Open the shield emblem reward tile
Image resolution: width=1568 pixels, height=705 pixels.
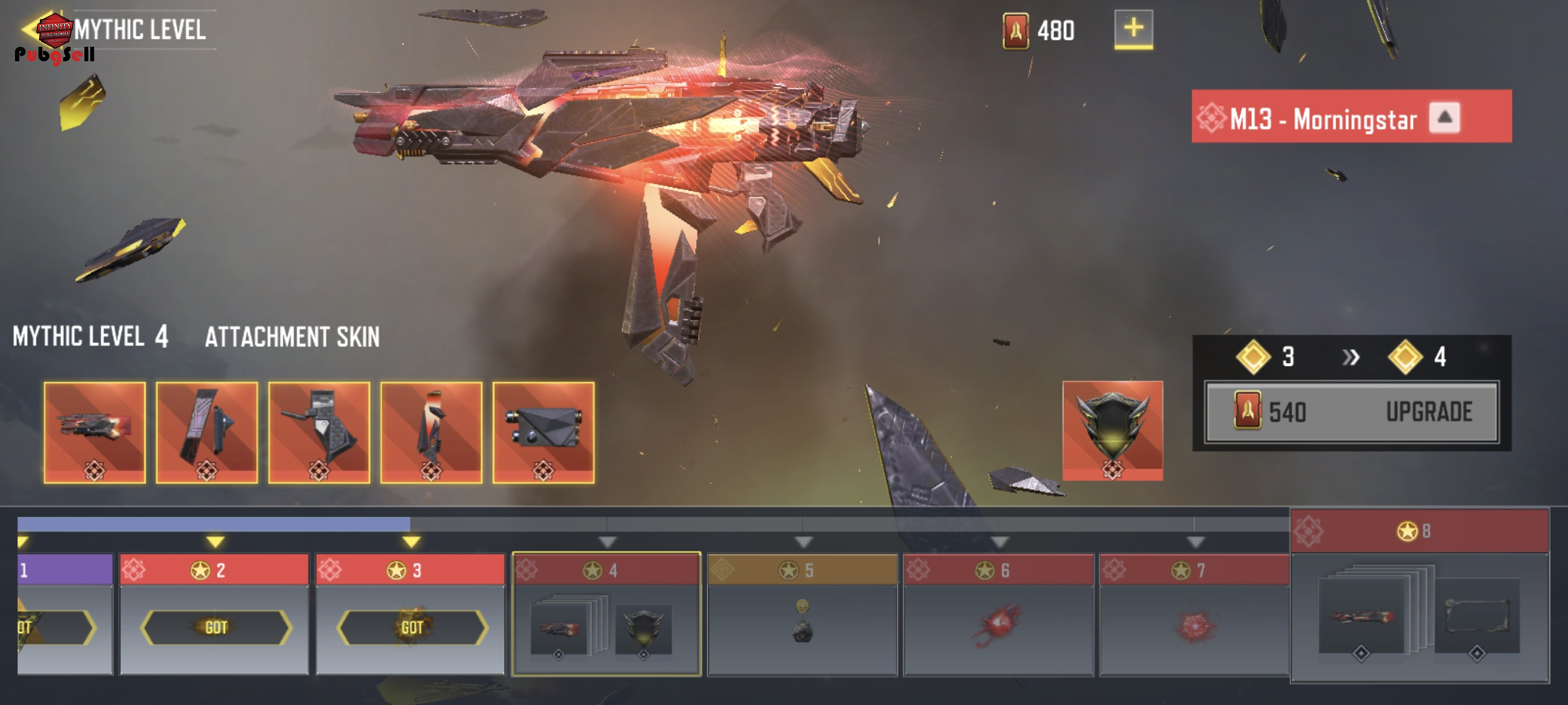pos(1112,430)
